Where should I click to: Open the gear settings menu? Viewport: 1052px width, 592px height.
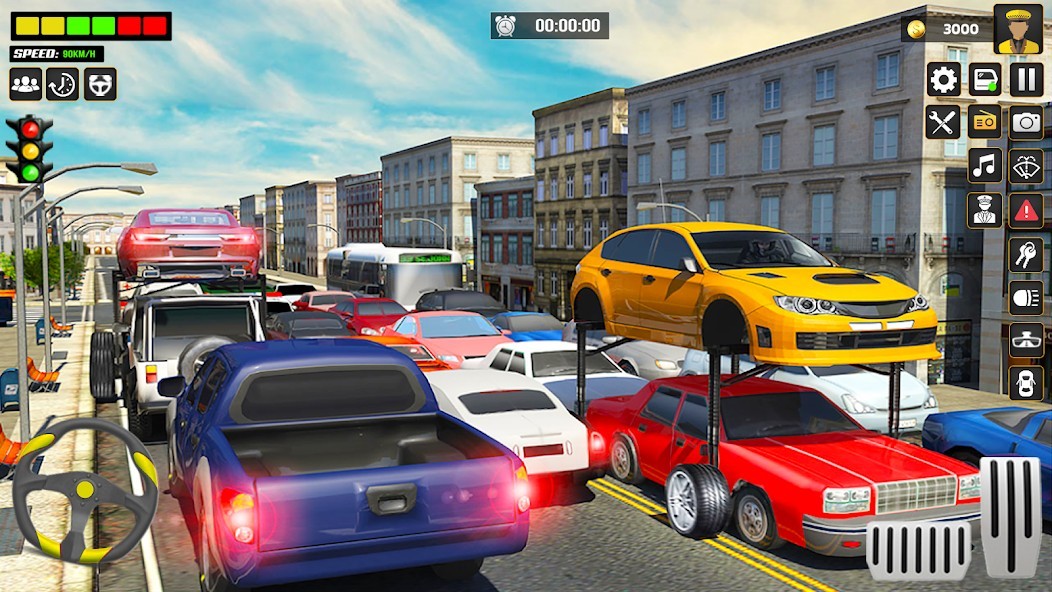[943, 79]
